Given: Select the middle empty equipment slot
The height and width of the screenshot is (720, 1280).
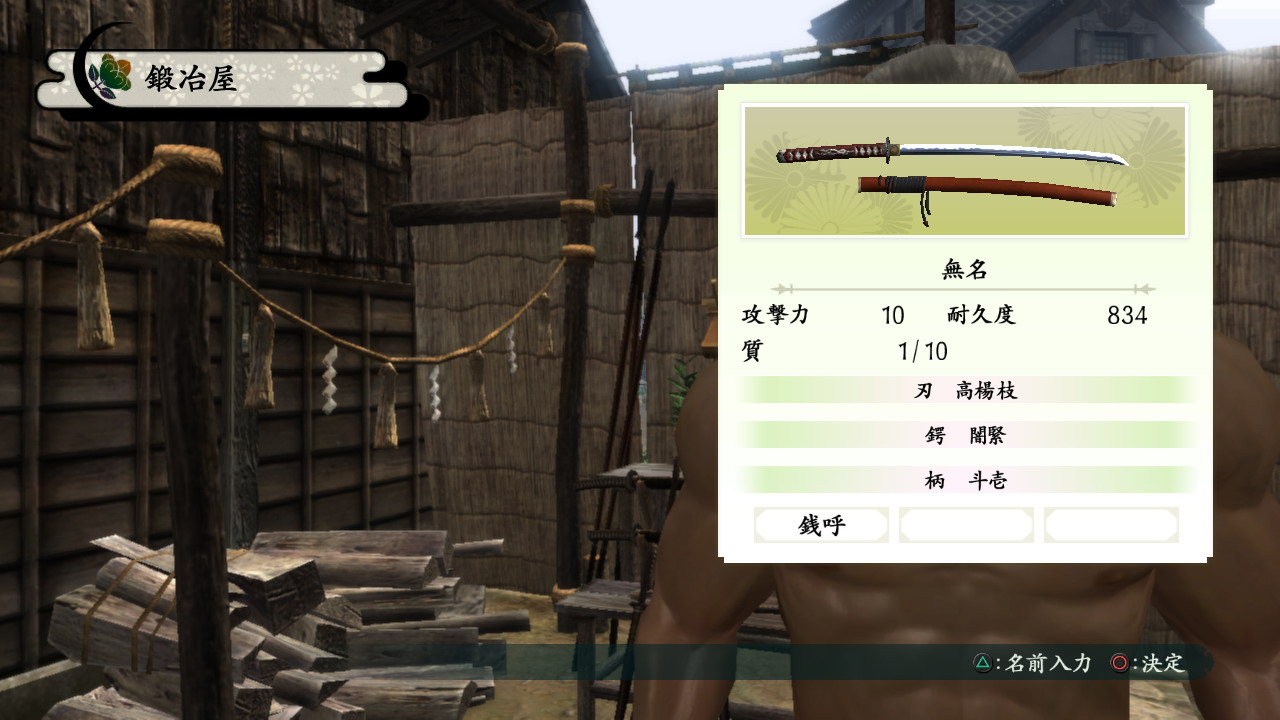Looking at the screenshot, I should 967,524.
